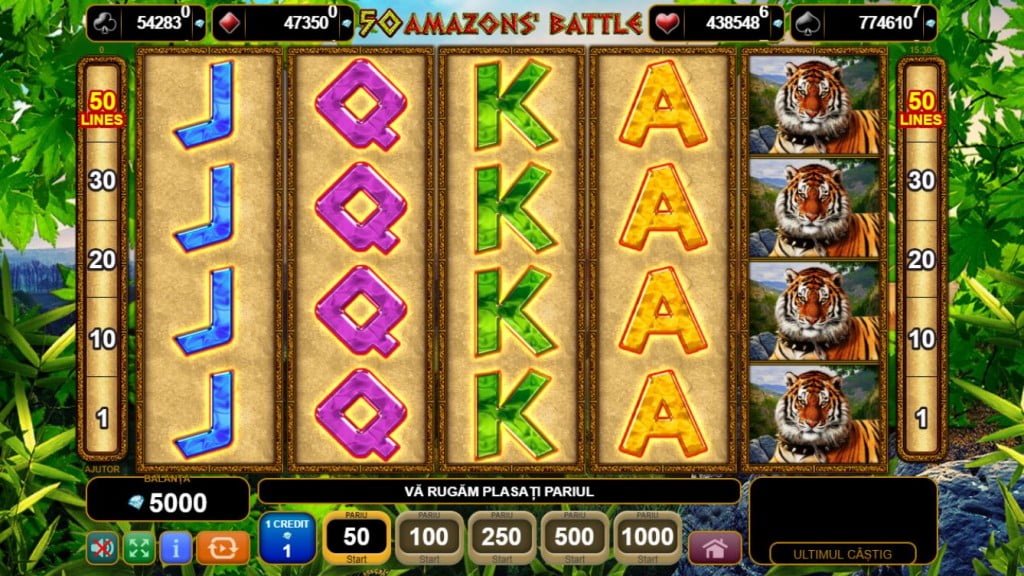The width and height of the screenshot is (1024, 576).
Task: Set 10 lines on the left line bar
Action: 103,339
